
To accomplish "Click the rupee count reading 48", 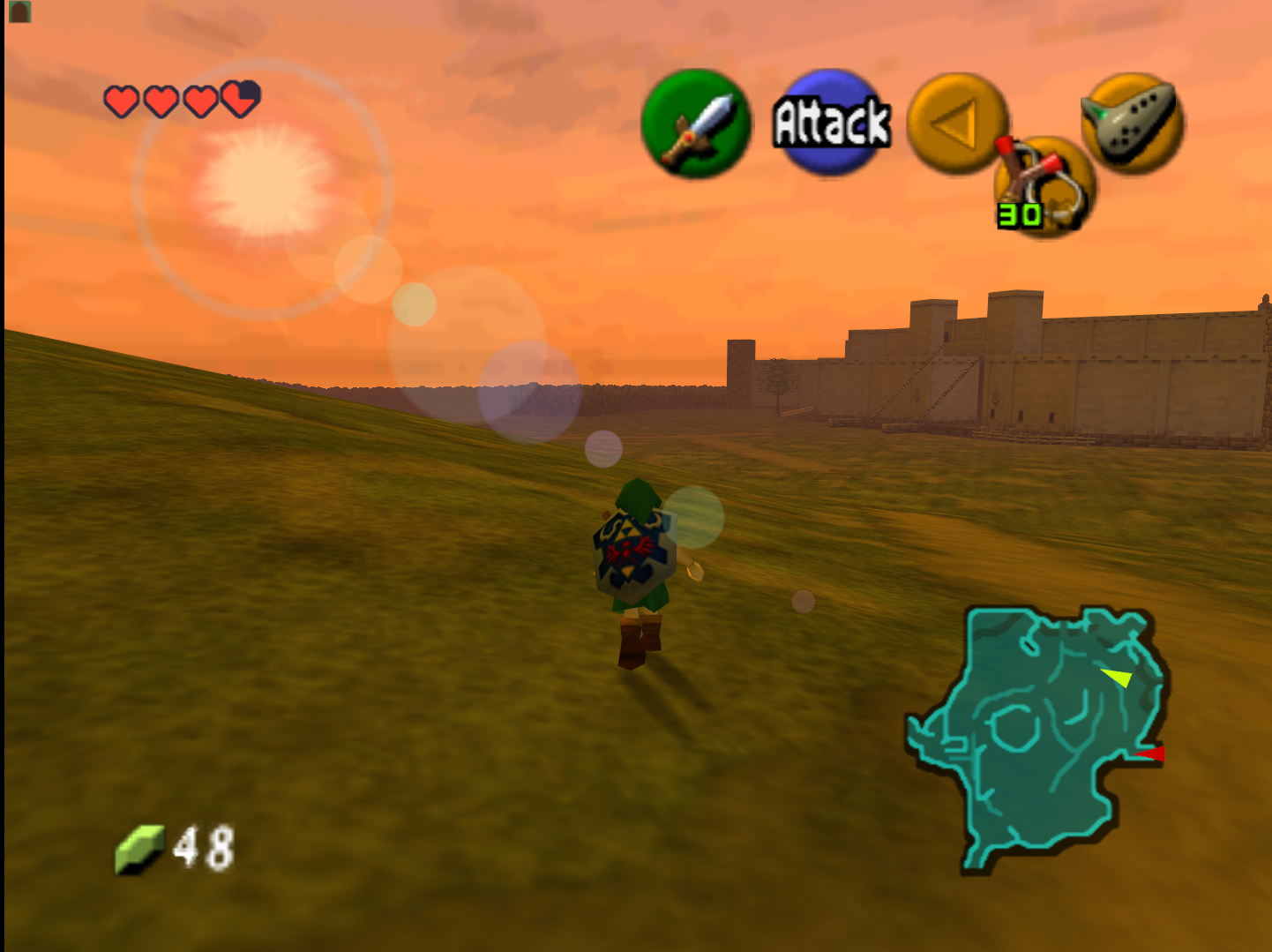I will coord(204,846).
